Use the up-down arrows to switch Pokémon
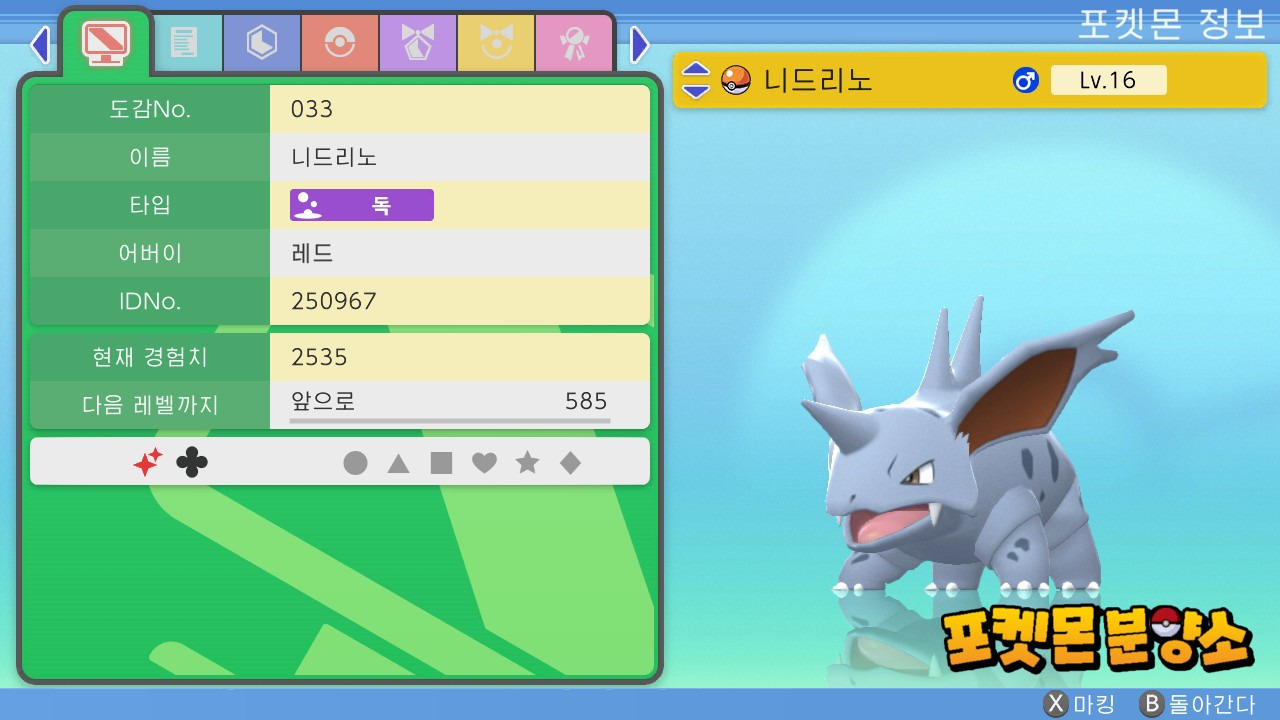Image resolution: width=1280 pixels, height=720 pixels. point(696,80)
